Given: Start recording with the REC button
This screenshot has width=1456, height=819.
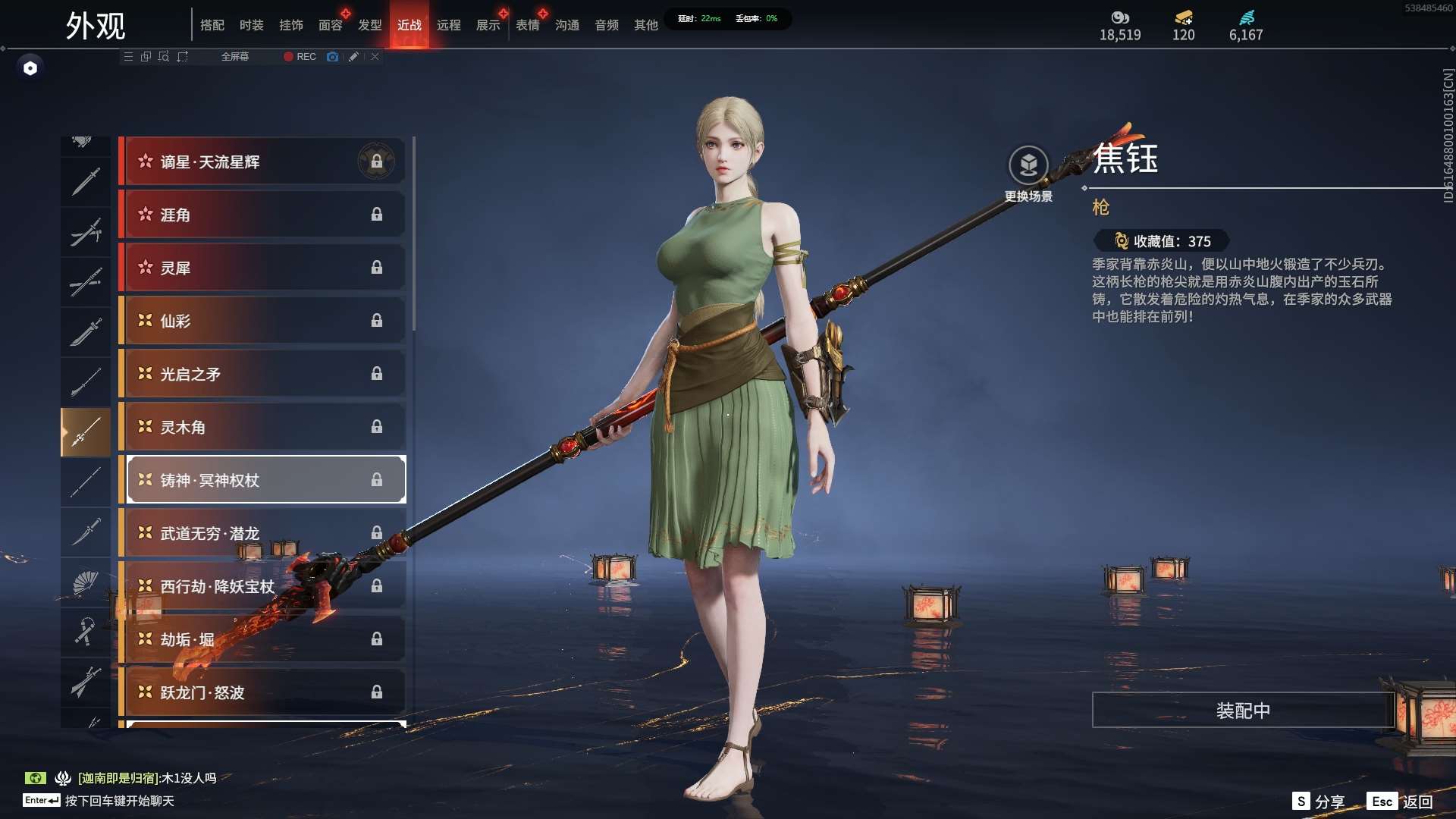Looking at the screenshot, I should 300,57.
